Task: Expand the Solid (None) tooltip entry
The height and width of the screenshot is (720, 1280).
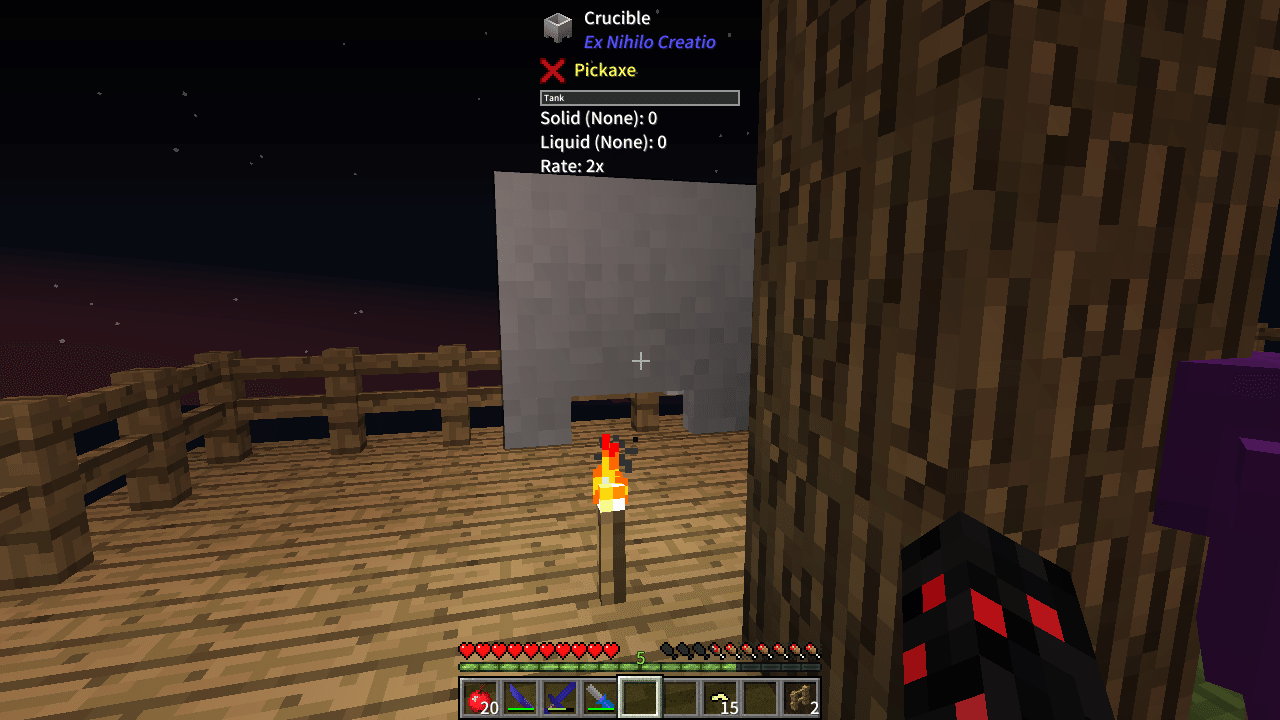Action: [x=597, y=118]
